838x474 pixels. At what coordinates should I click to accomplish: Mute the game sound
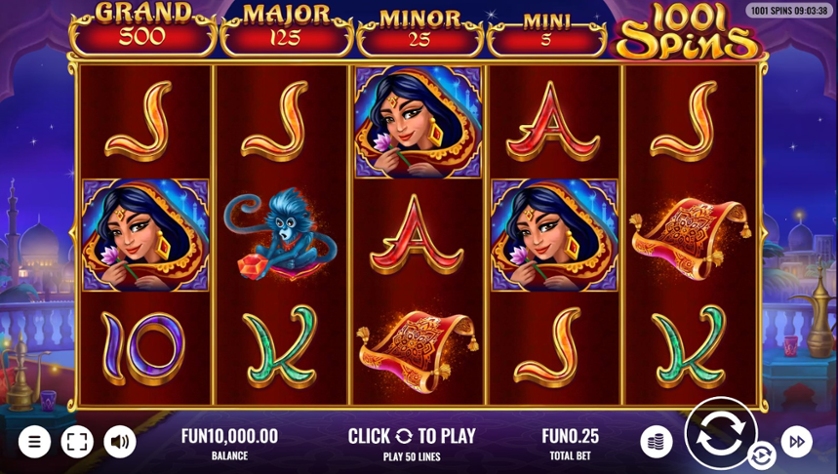click(120, 441)
